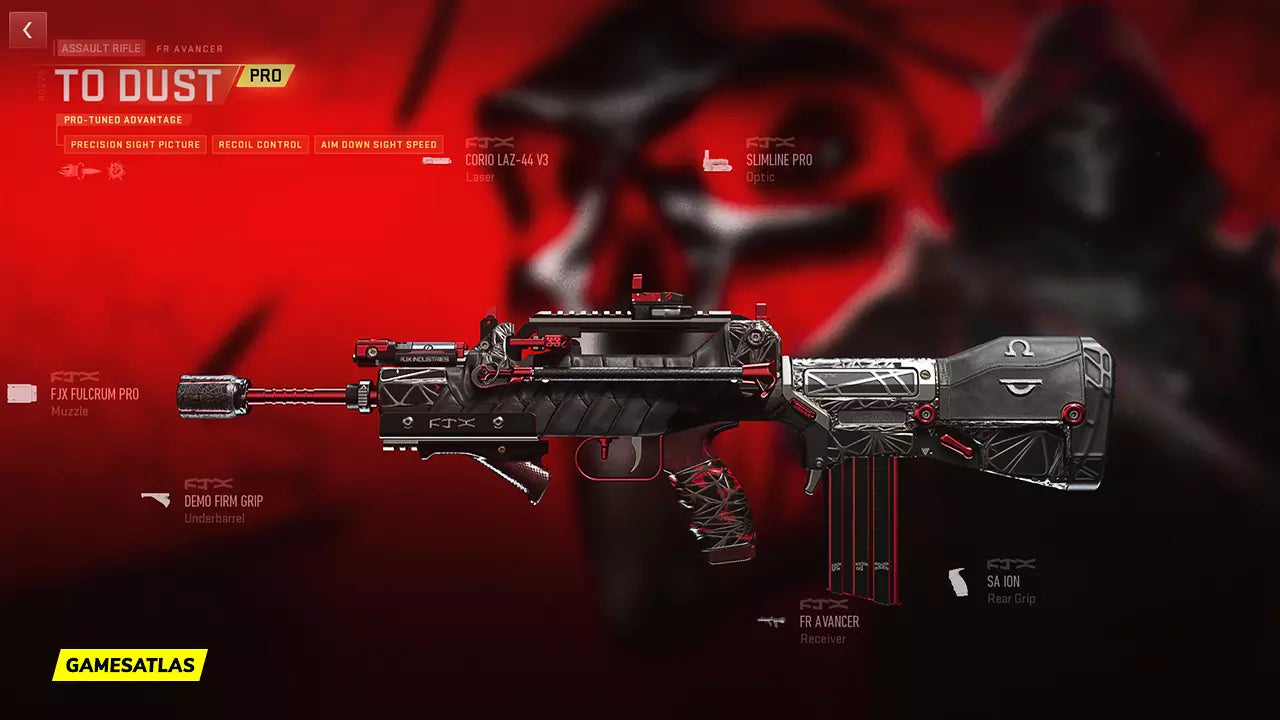Select the Demo Firm Grip underbarrel
The height and width of the screenshot is (720, 1280).
click(x=222, y=501)
